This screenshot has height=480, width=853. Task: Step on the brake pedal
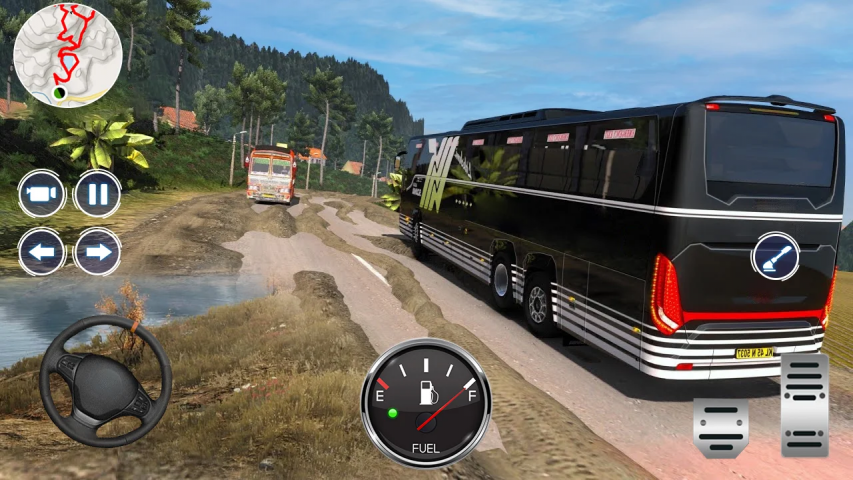click(720, 427)
